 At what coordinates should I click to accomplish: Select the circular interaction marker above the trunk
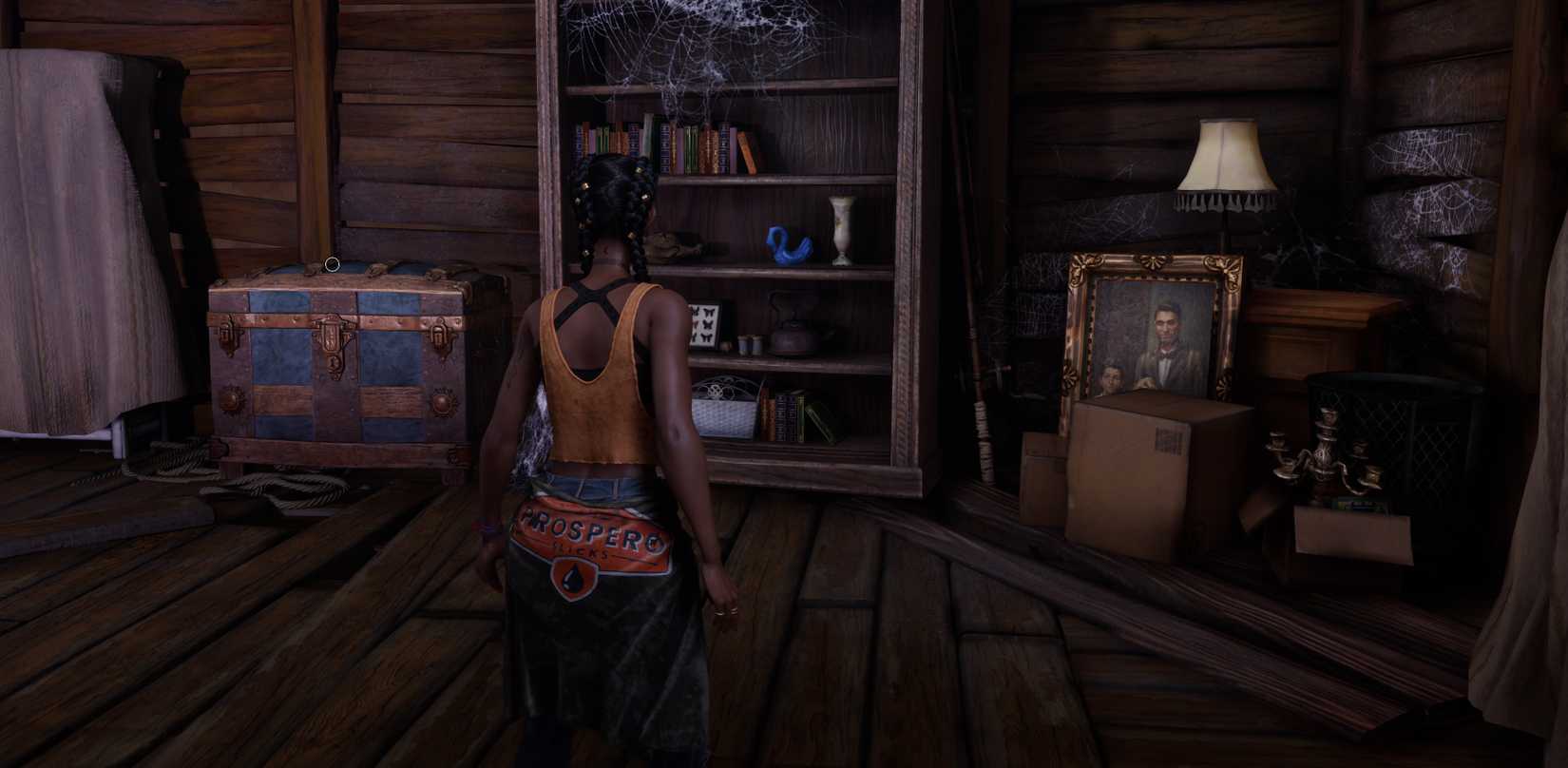(x=332, y=264)
